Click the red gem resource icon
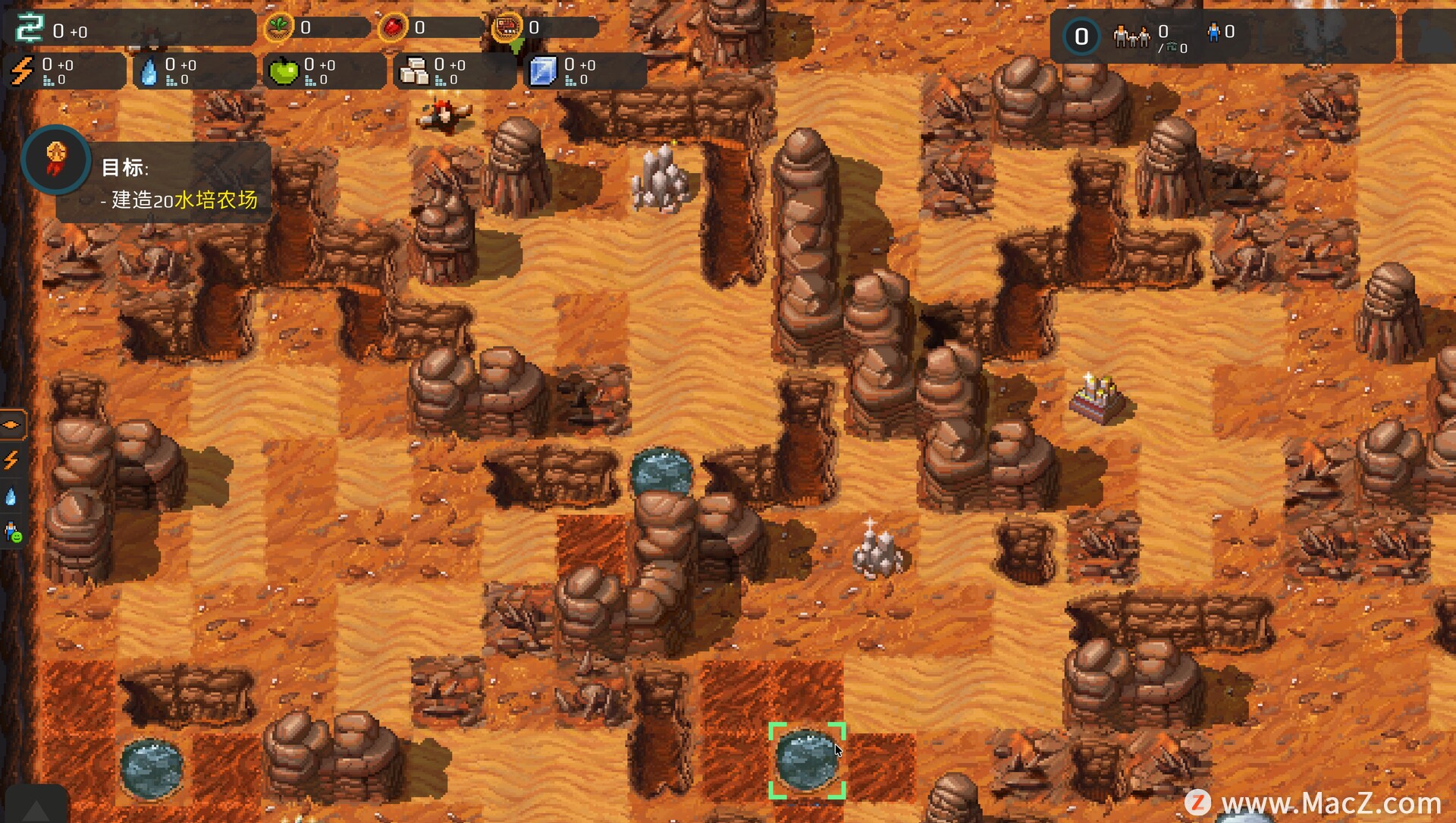 point(393,28)
